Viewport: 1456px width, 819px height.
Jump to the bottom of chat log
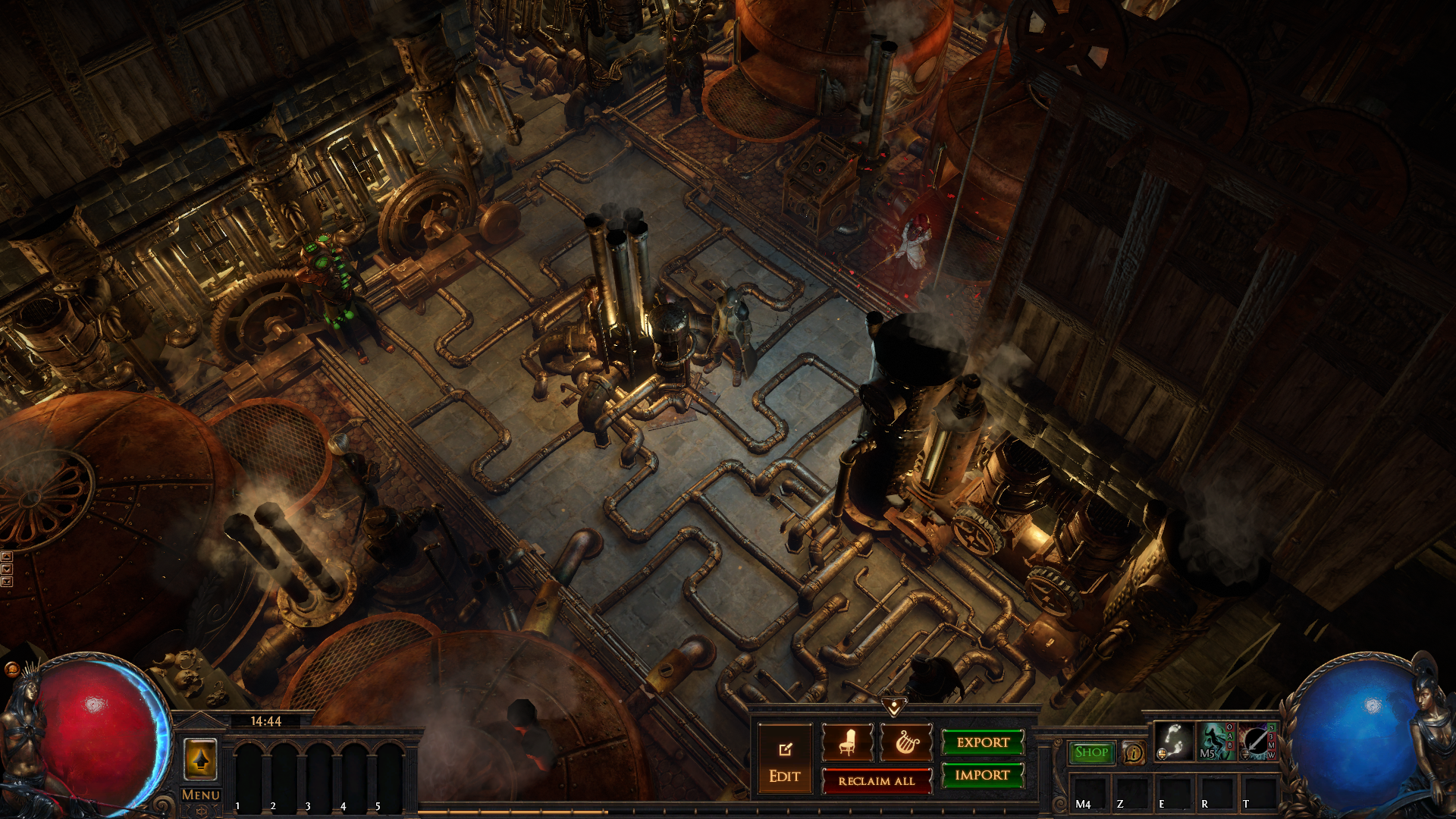coord(7,582)
